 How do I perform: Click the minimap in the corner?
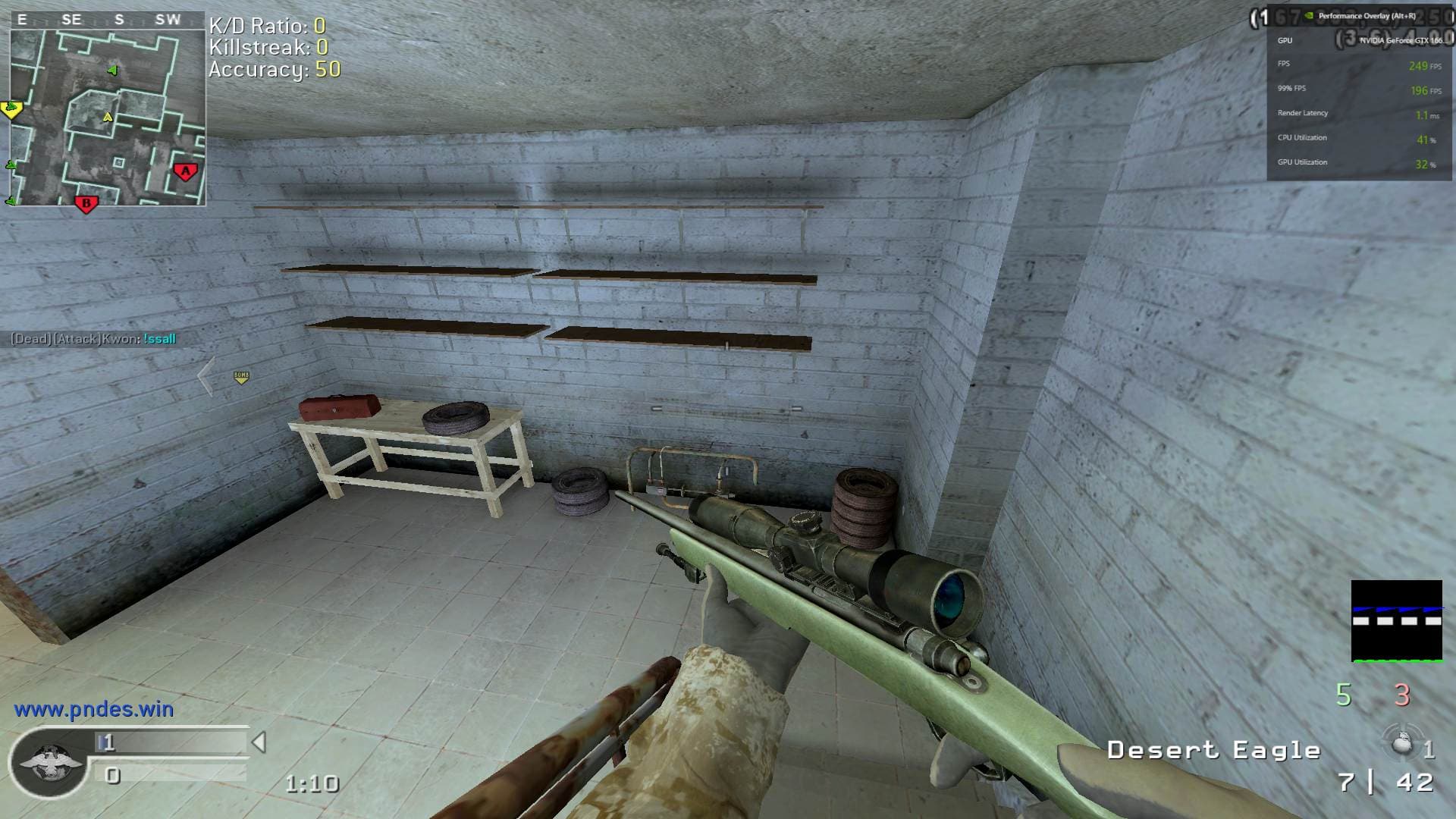107,118
